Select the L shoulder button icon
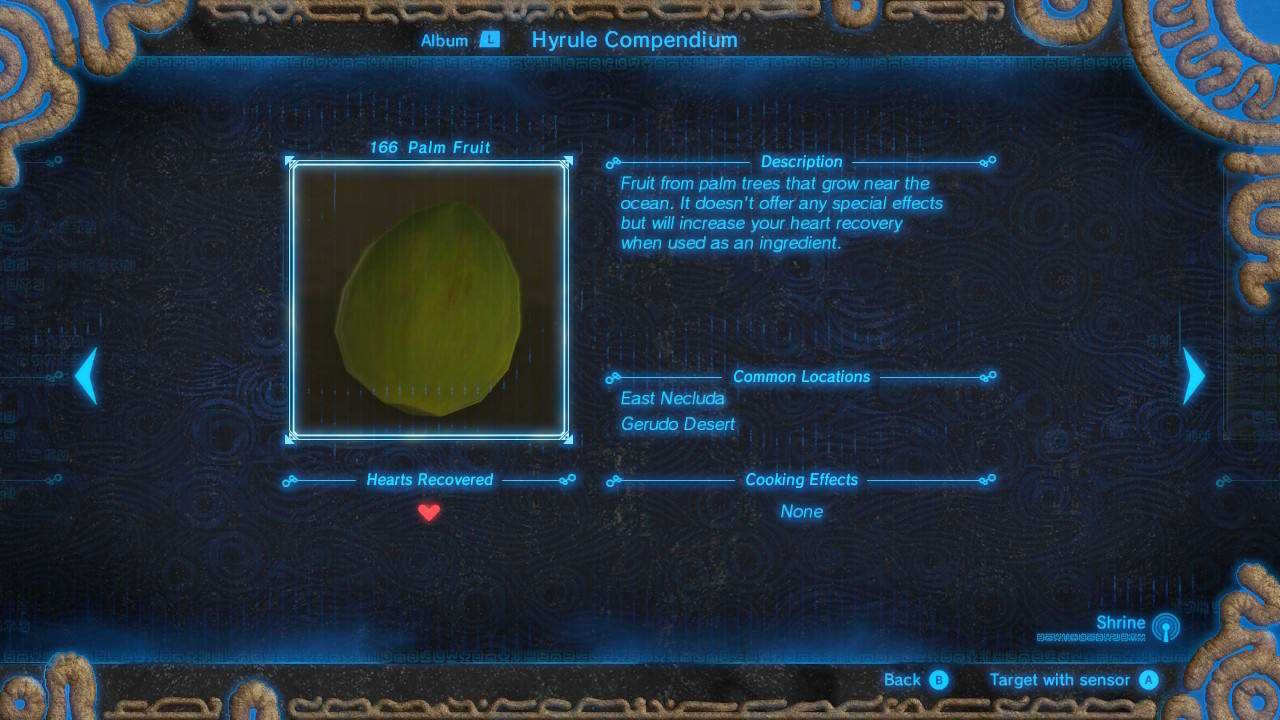1280x720 pixels. (x=489, y=41)
